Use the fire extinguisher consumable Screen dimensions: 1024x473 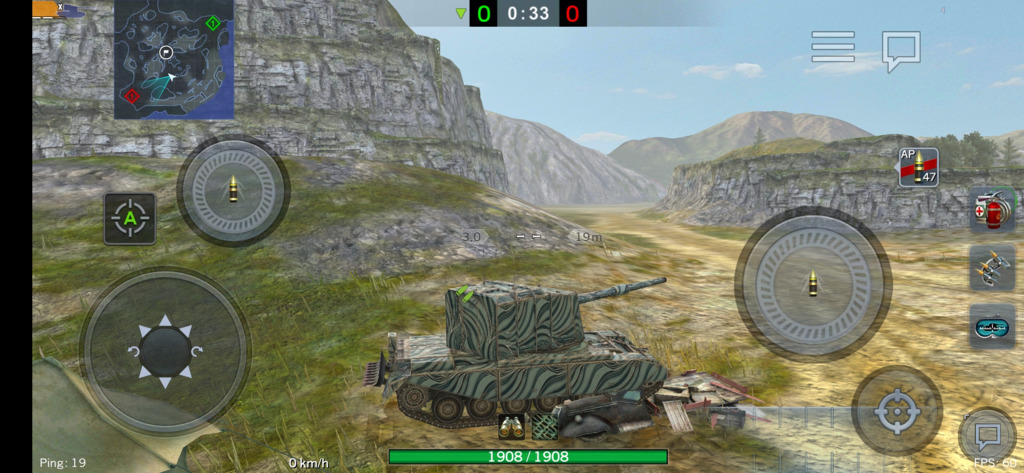pos(992,210)
